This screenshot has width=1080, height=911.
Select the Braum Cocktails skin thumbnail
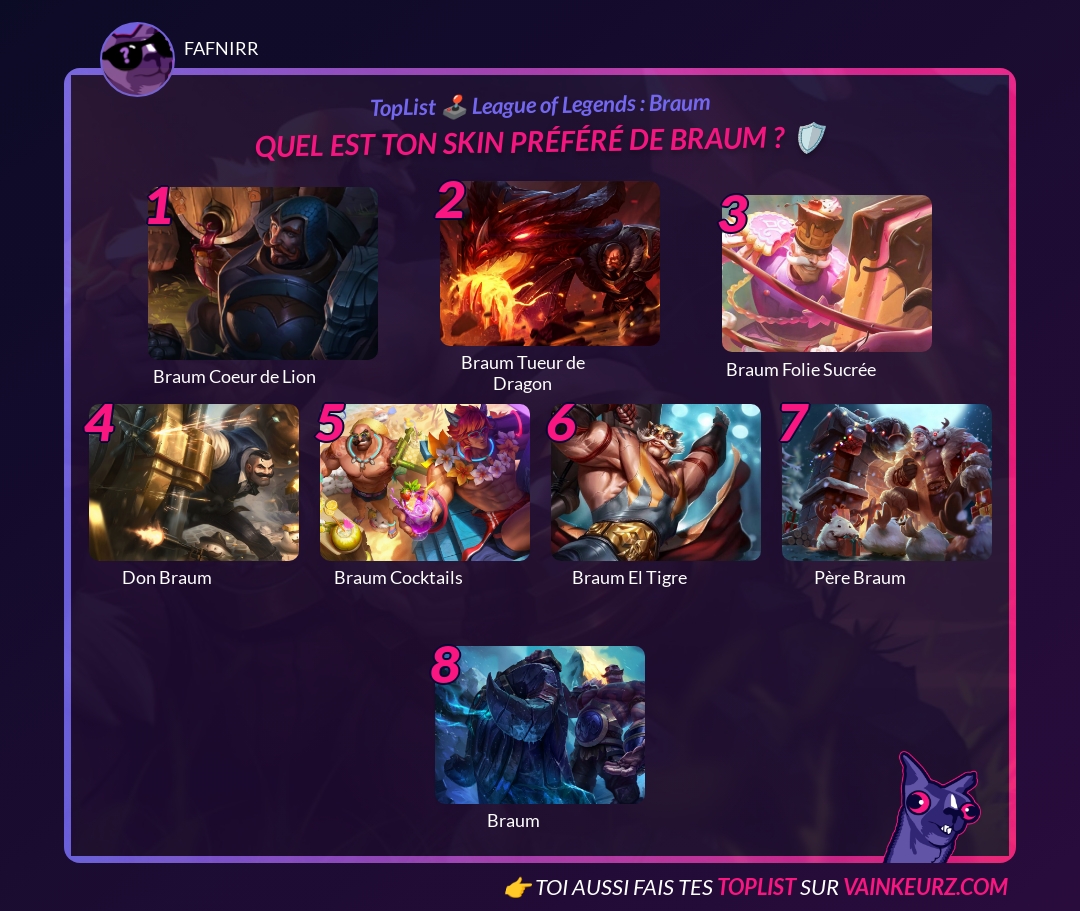click(x=425, y=482)
